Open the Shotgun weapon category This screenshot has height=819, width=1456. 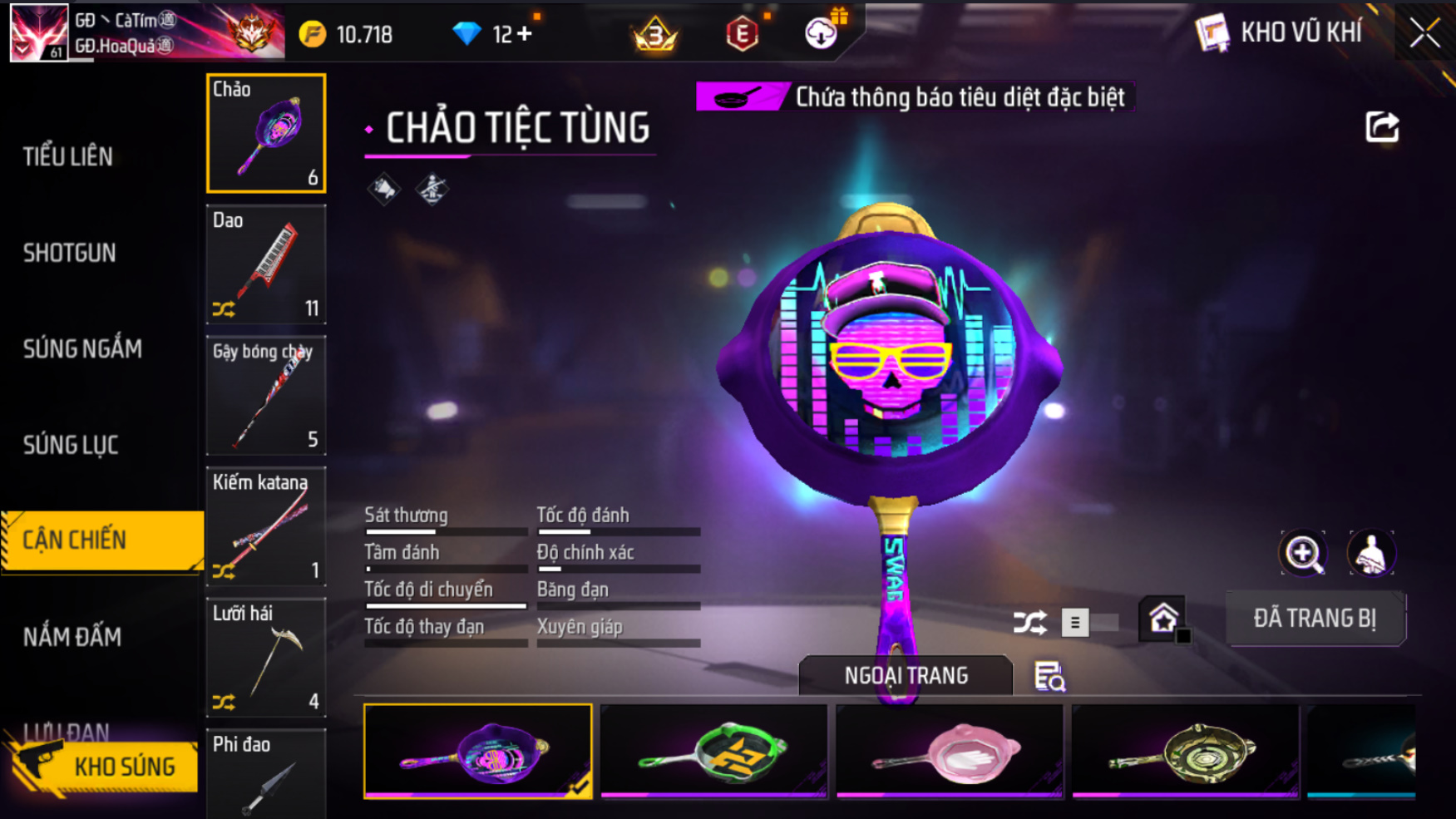(70, 253)
